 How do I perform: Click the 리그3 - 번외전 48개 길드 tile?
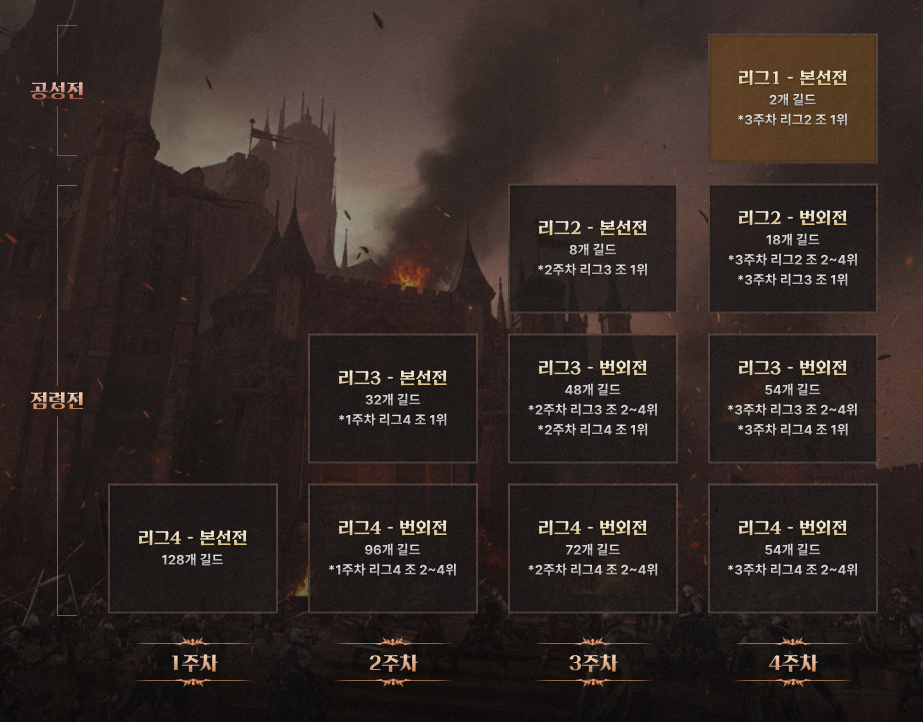[592, 398]
